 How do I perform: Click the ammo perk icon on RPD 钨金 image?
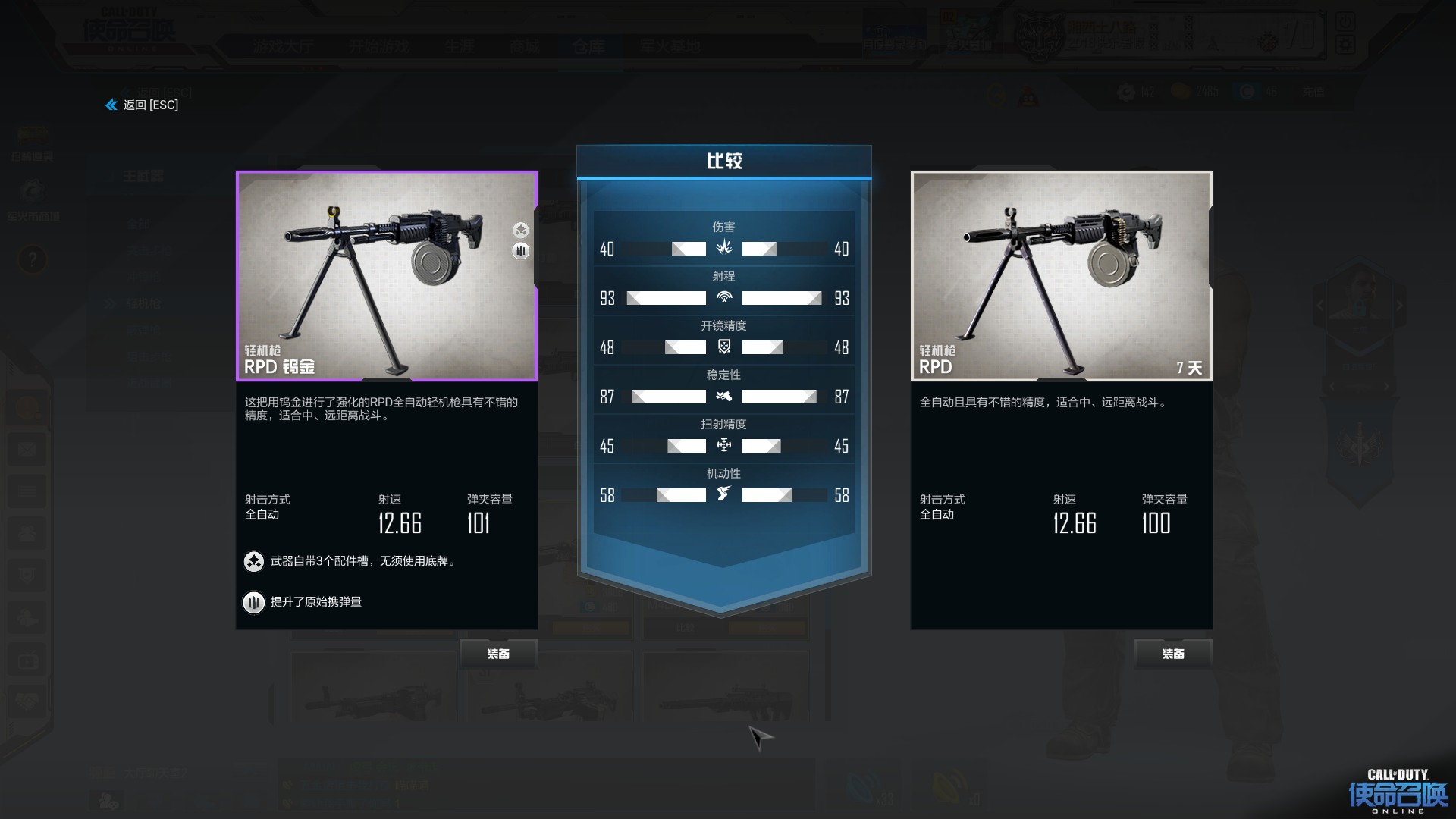[x=520, y=251]
